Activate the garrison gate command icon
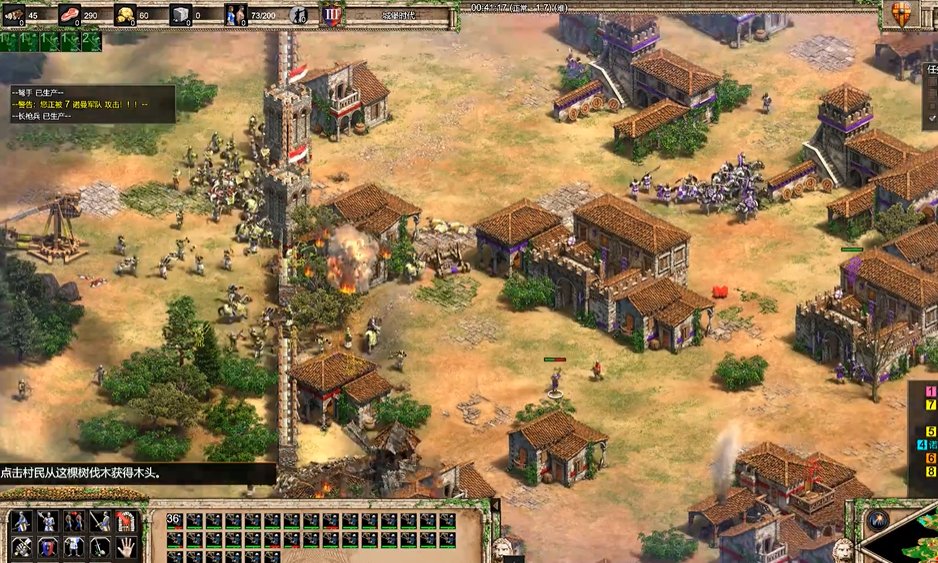 pyautogui.click(x=127, y=521)
